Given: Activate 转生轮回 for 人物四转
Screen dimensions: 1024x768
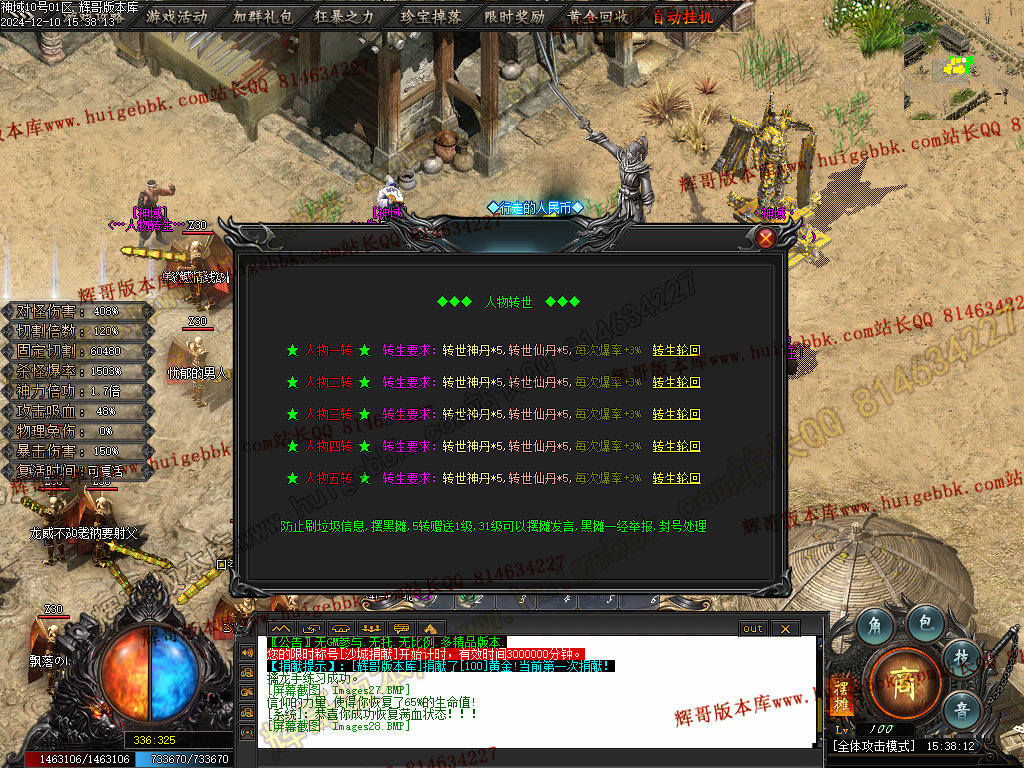Looking at the screenshot, I should tap(676, 446).
